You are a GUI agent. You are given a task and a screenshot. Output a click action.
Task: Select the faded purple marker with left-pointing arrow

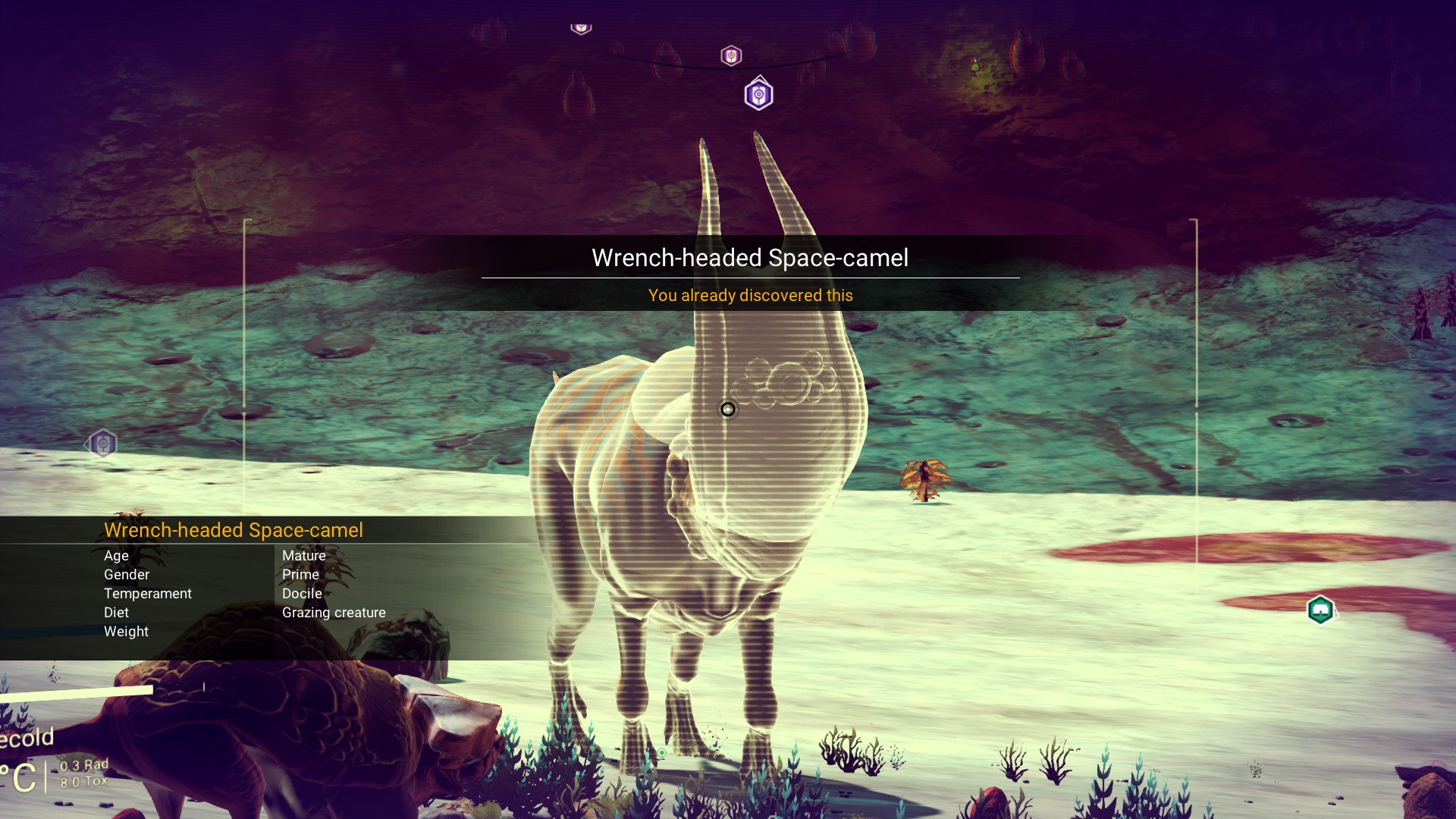click(x=102, y=444)
